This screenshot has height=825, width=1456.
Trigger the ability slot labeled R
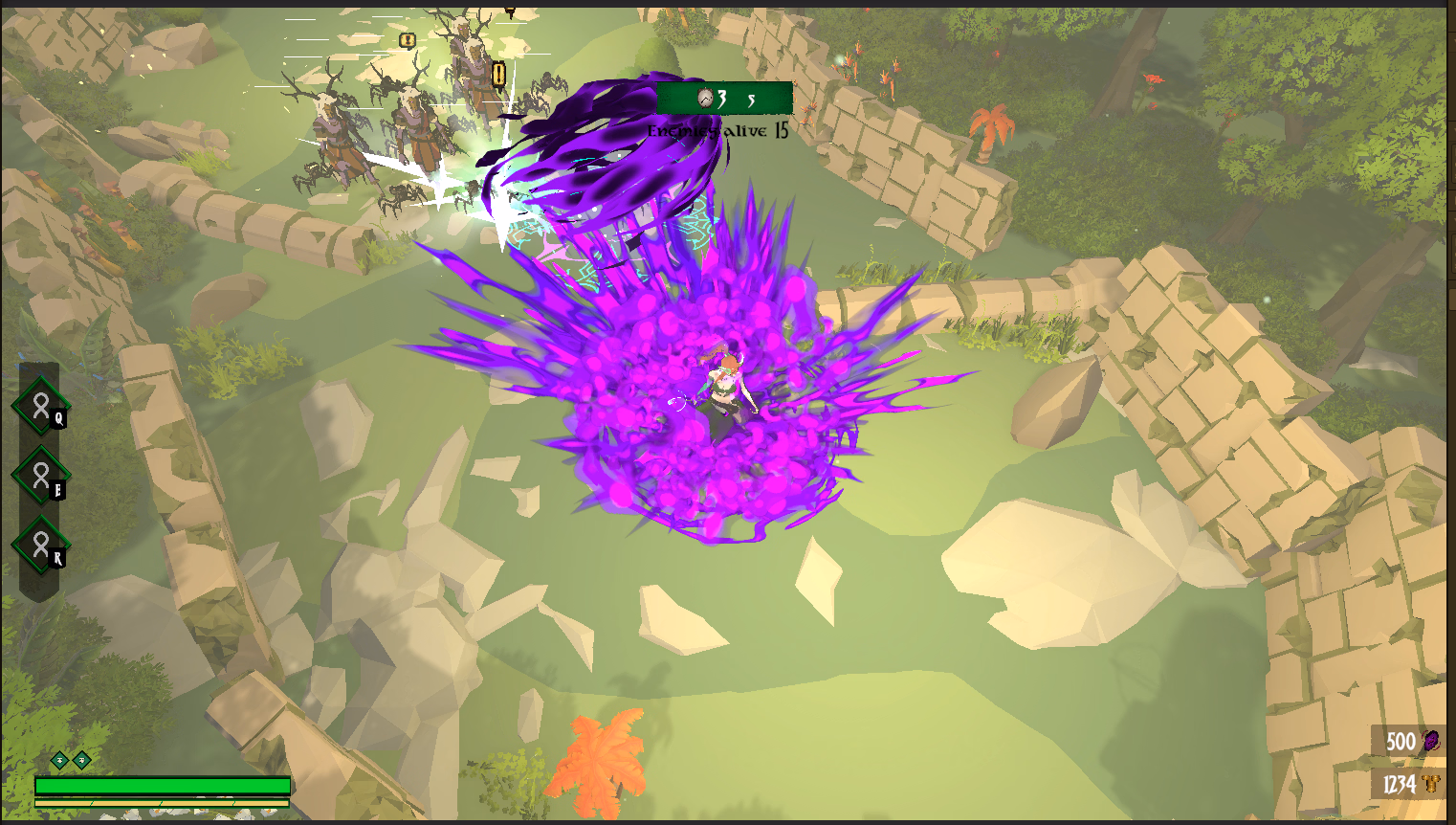point(41,545)
